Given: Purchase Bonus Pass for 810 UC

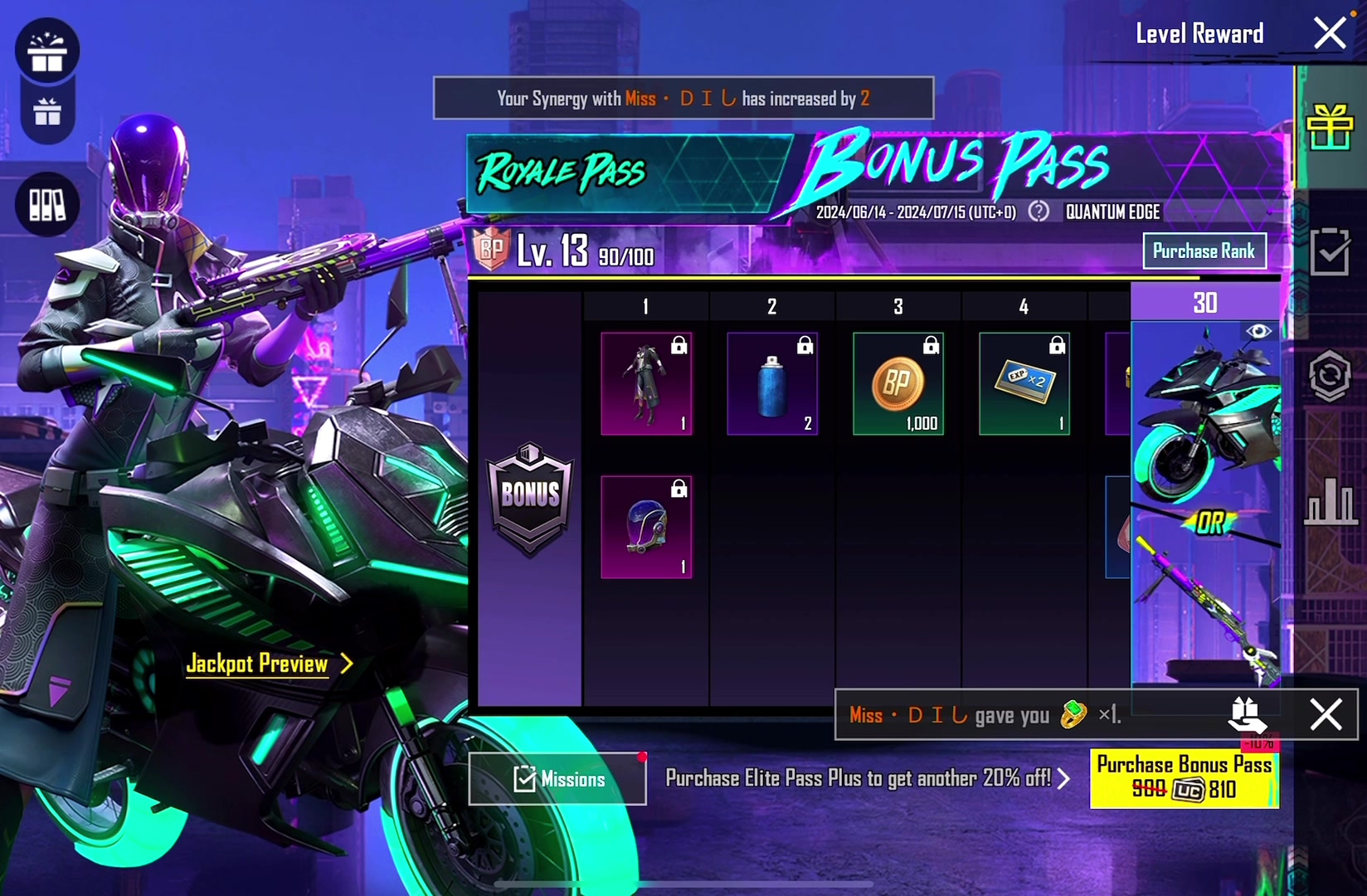Looking at the screenshot, I should (1184, 778).
